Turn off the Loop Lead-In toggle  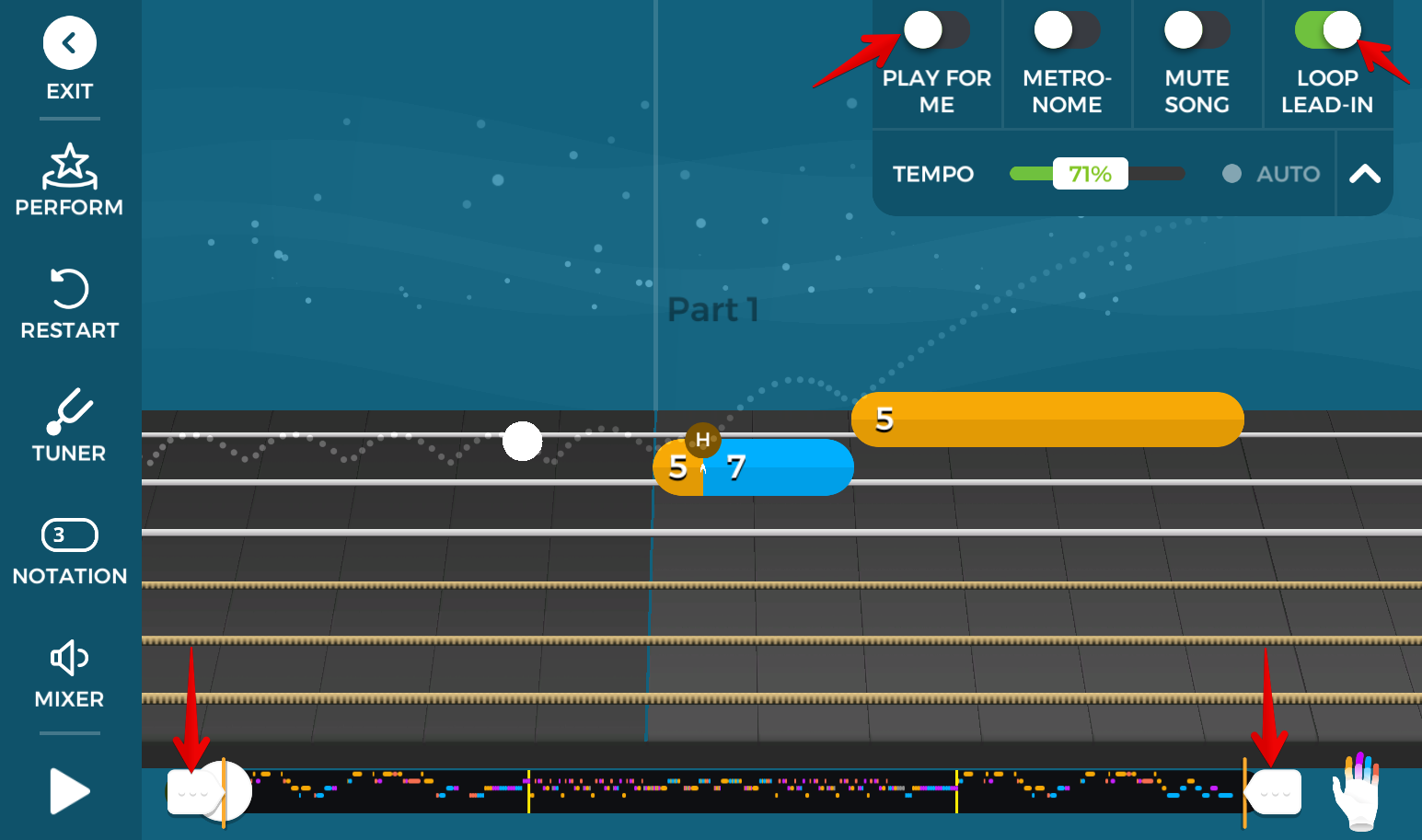coord(1327,30)
